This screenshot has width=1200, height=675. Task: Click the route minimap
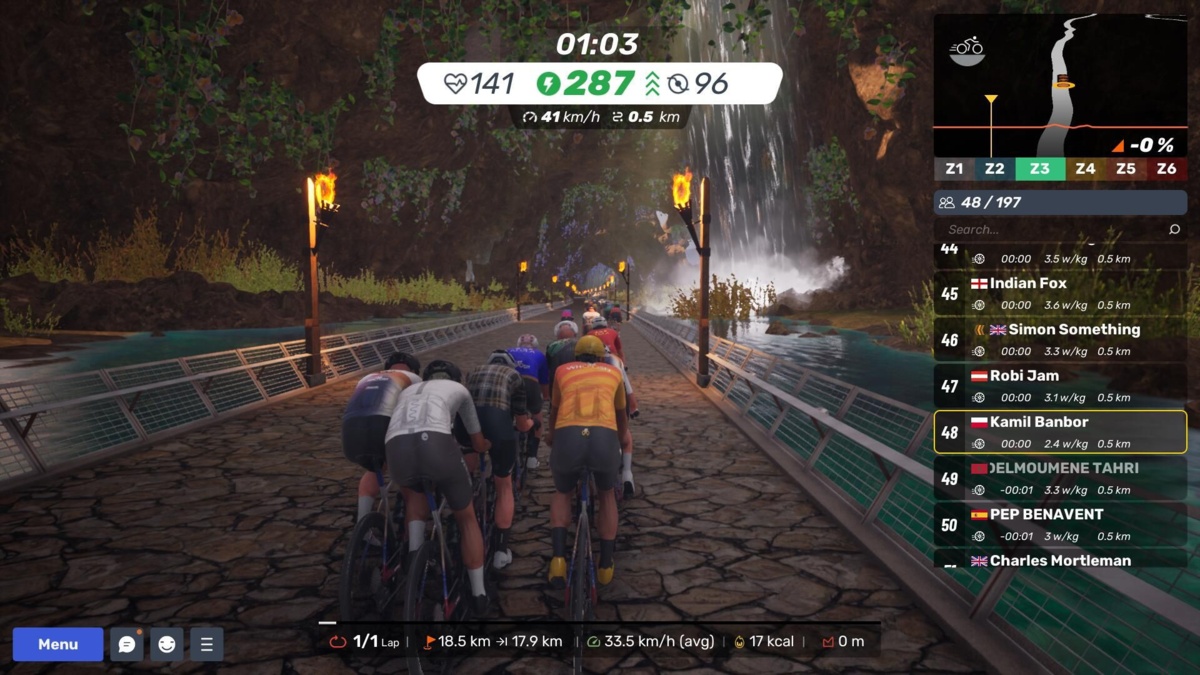1060,85
